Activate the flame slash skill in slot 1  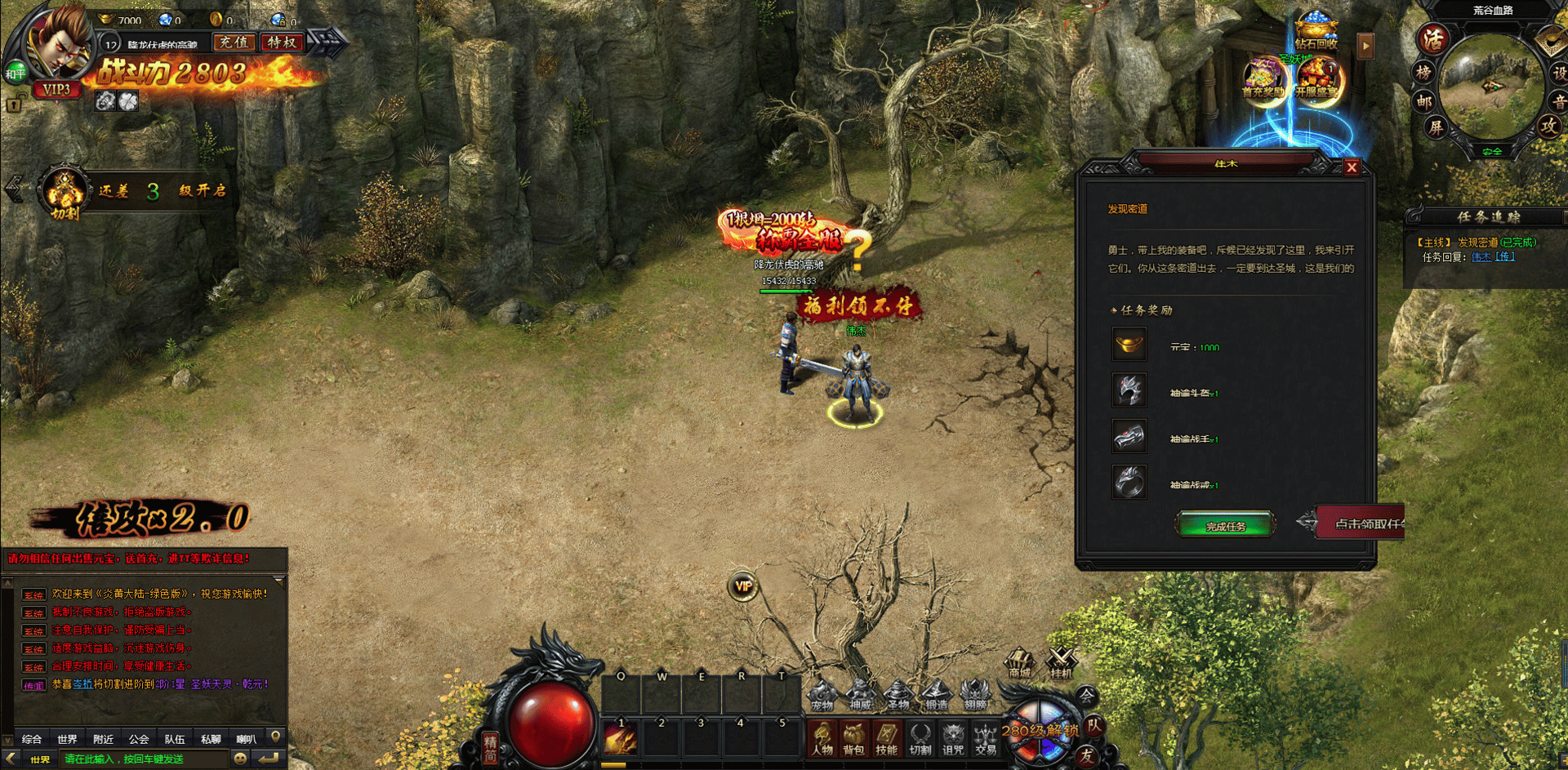pos(621,740)
